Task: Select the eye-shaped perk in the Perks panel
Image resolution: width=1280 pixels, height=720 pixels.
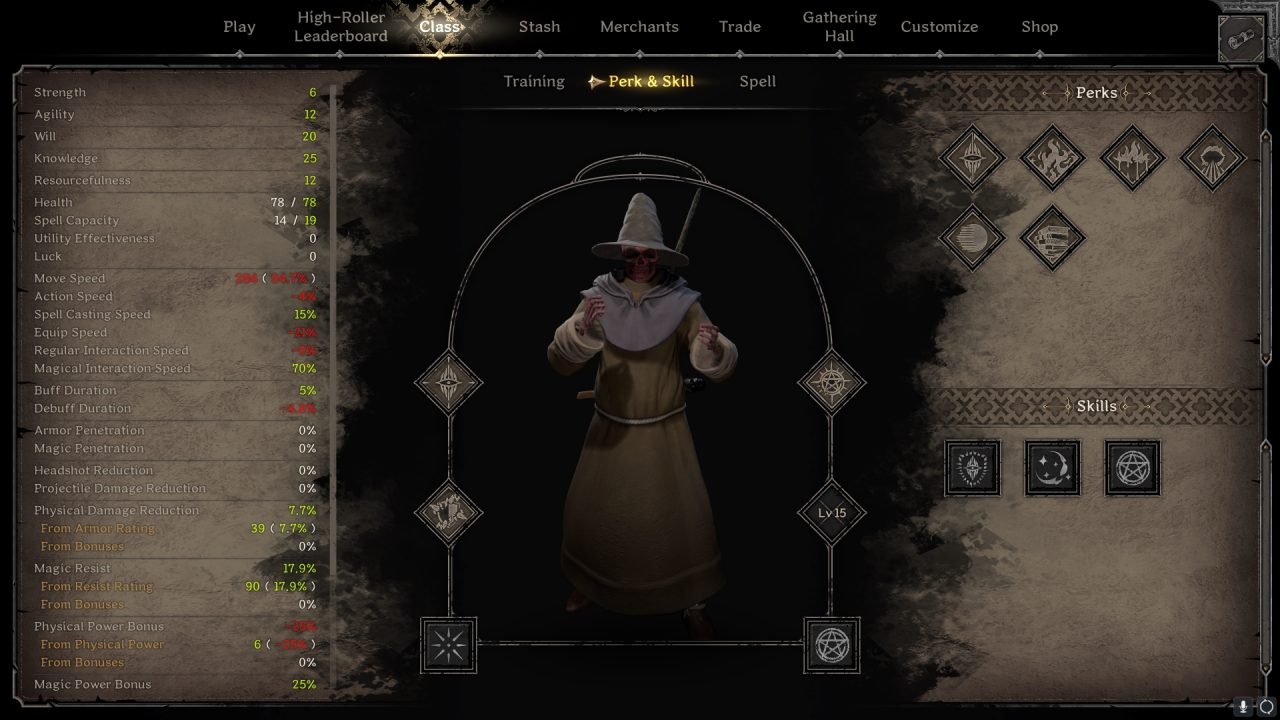Action: (x=971, y=158)
